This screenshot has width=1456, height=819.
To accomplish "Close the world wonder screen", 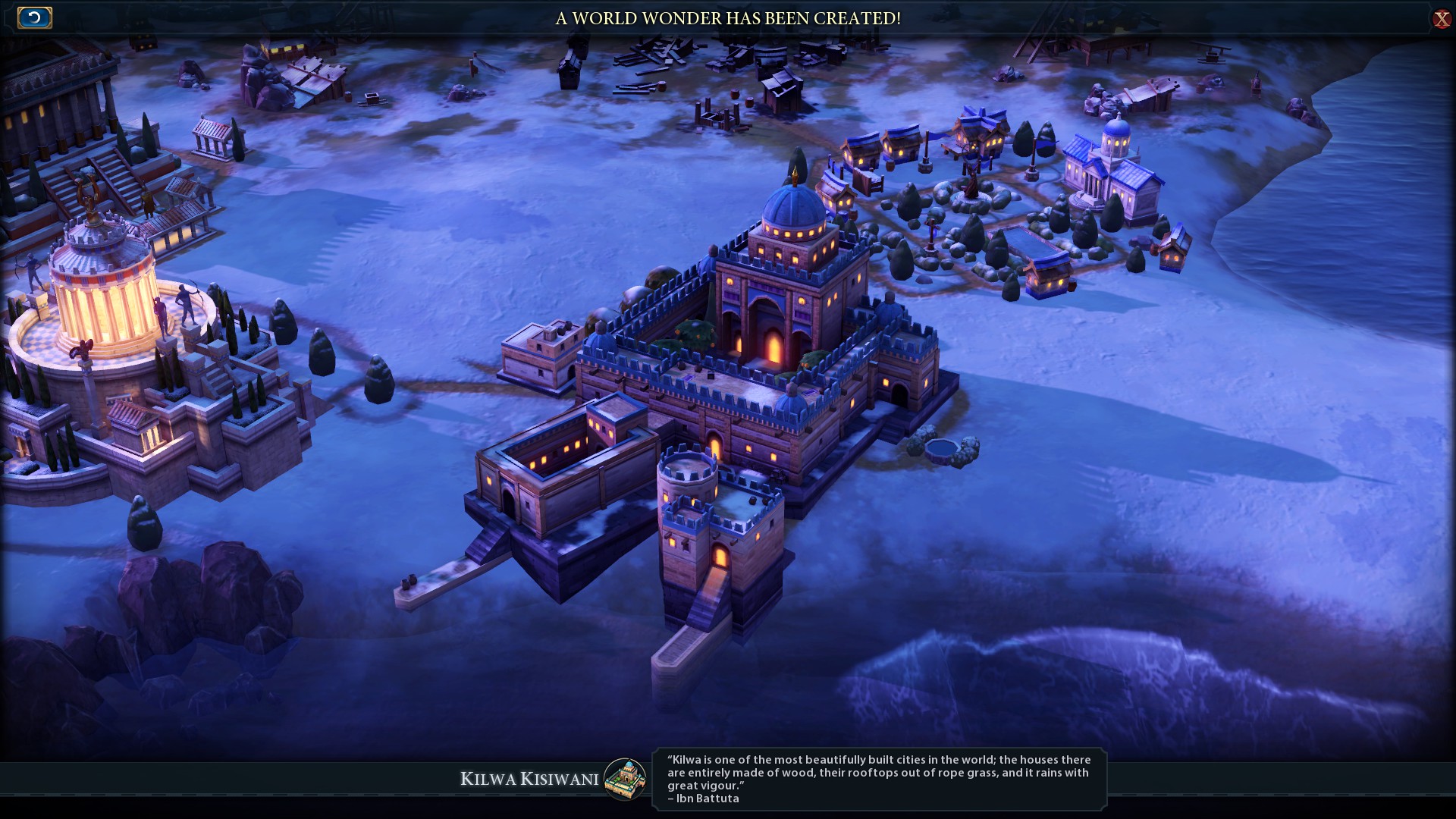I will (x=1441, y=19).
